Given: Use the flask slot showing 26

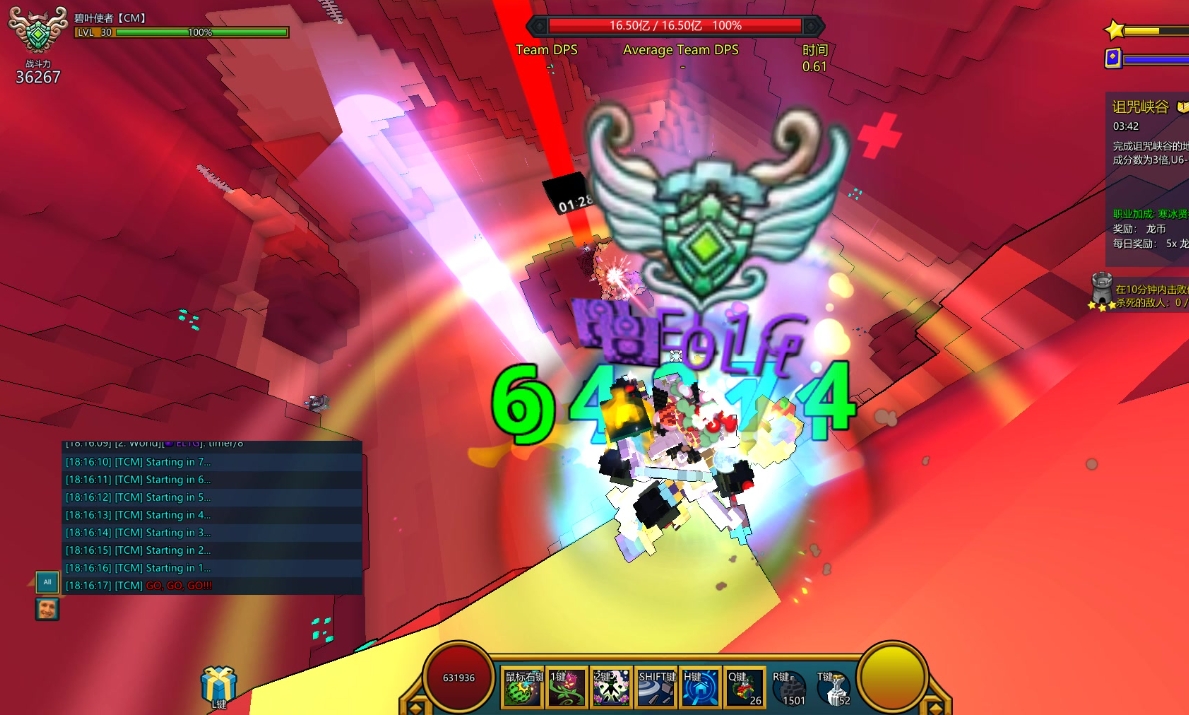Looking at the screenshot, I should tap(745, 689).
